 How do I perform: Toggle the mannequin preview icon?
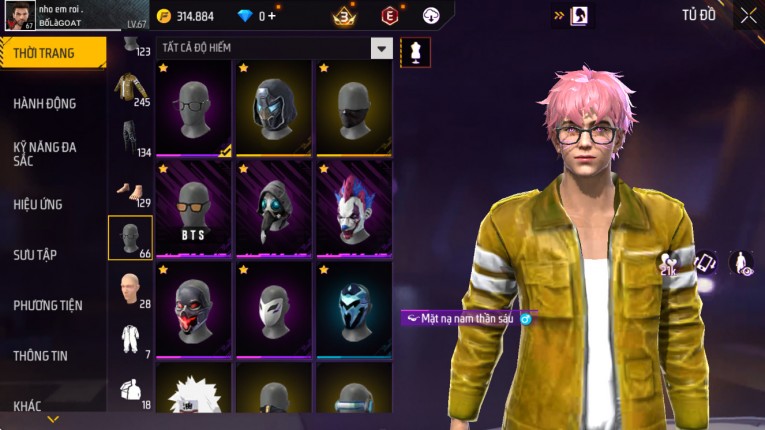409,52
